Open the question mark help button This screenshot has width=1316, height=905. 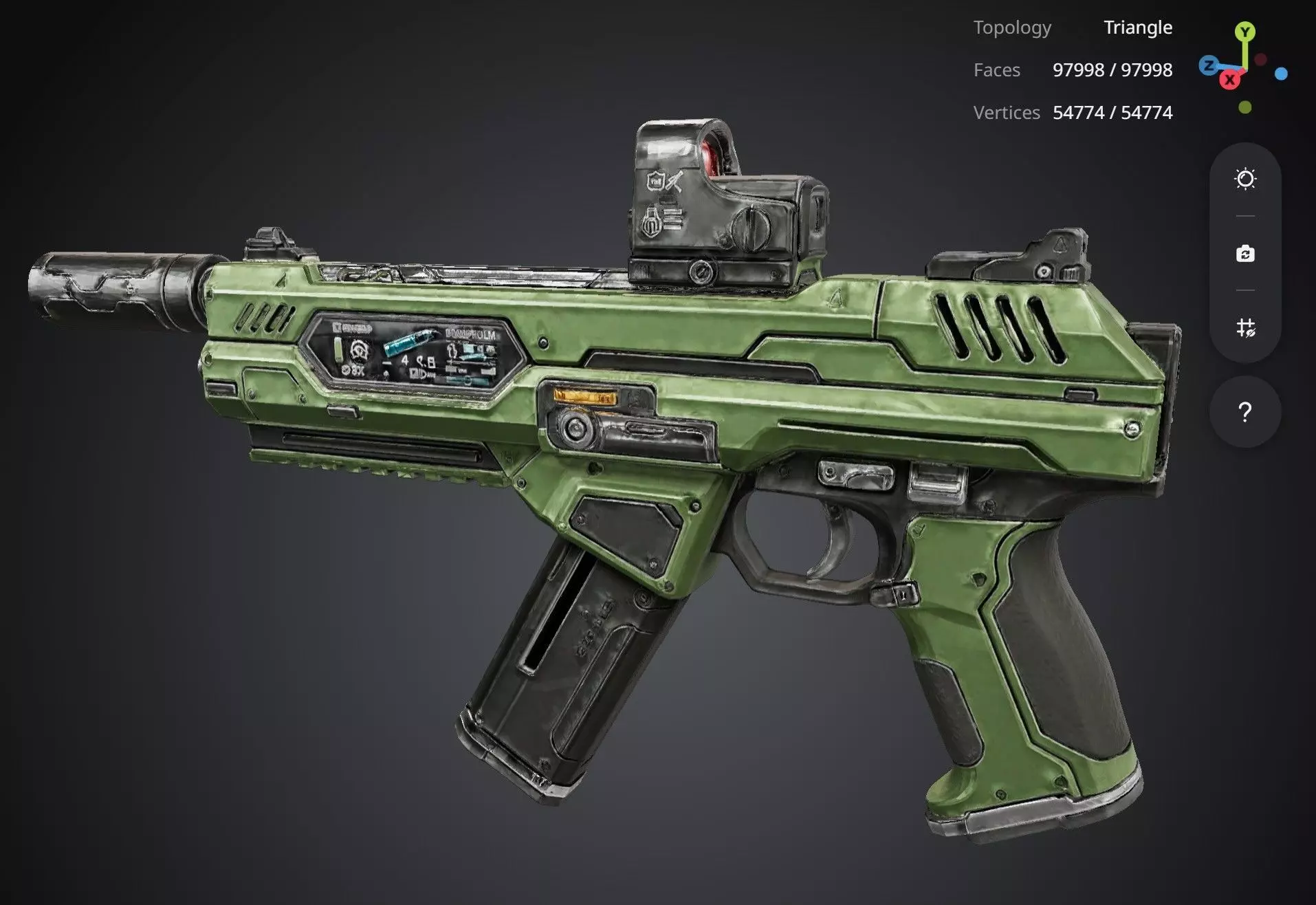pyautogui.click(x=1244, y=412)
